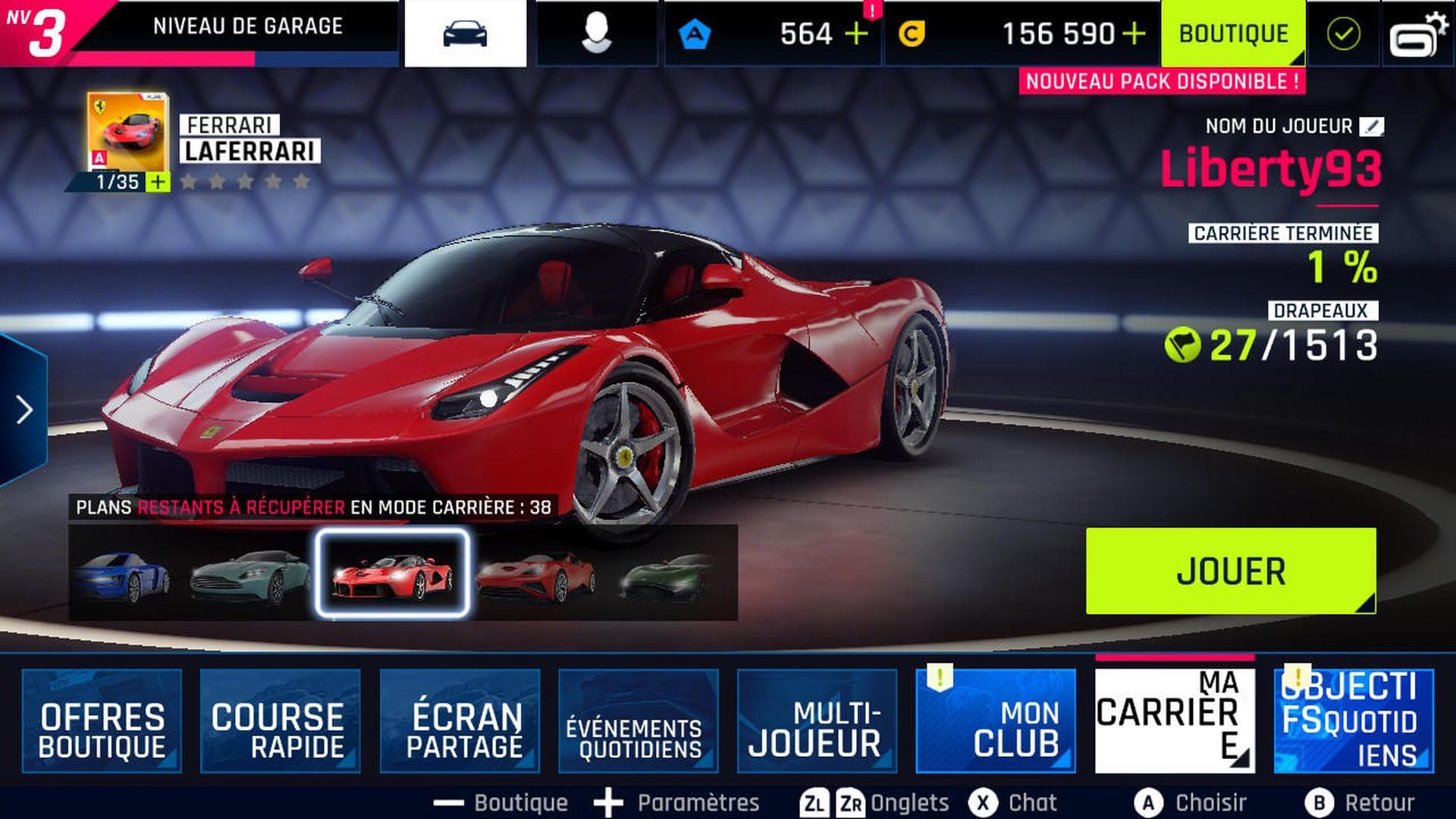Screen dimensions: 1456x819
Task: Open the green checkmark objectives icon
Action: point(1343,32)
